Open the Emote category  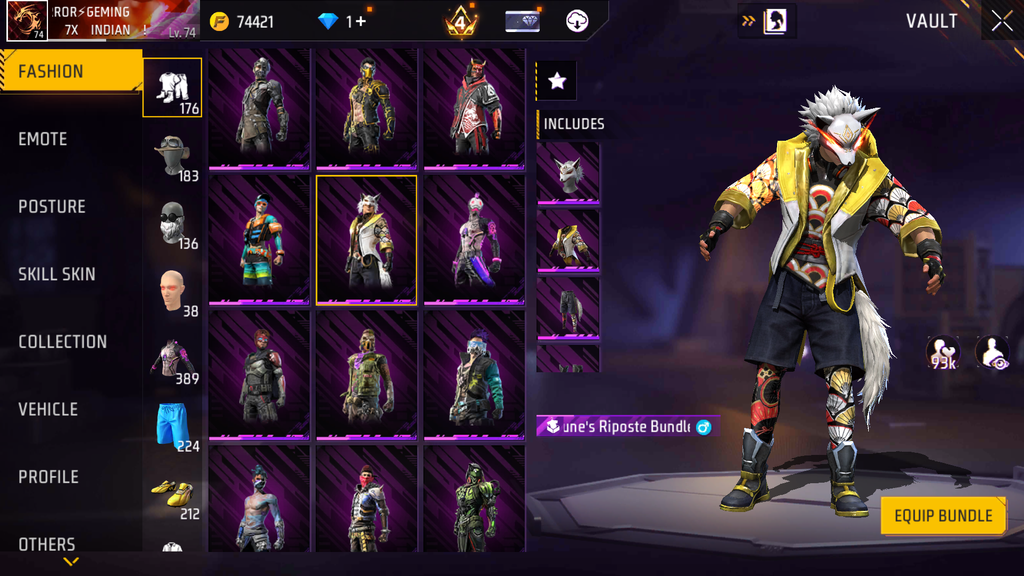[x=43, y=139]
